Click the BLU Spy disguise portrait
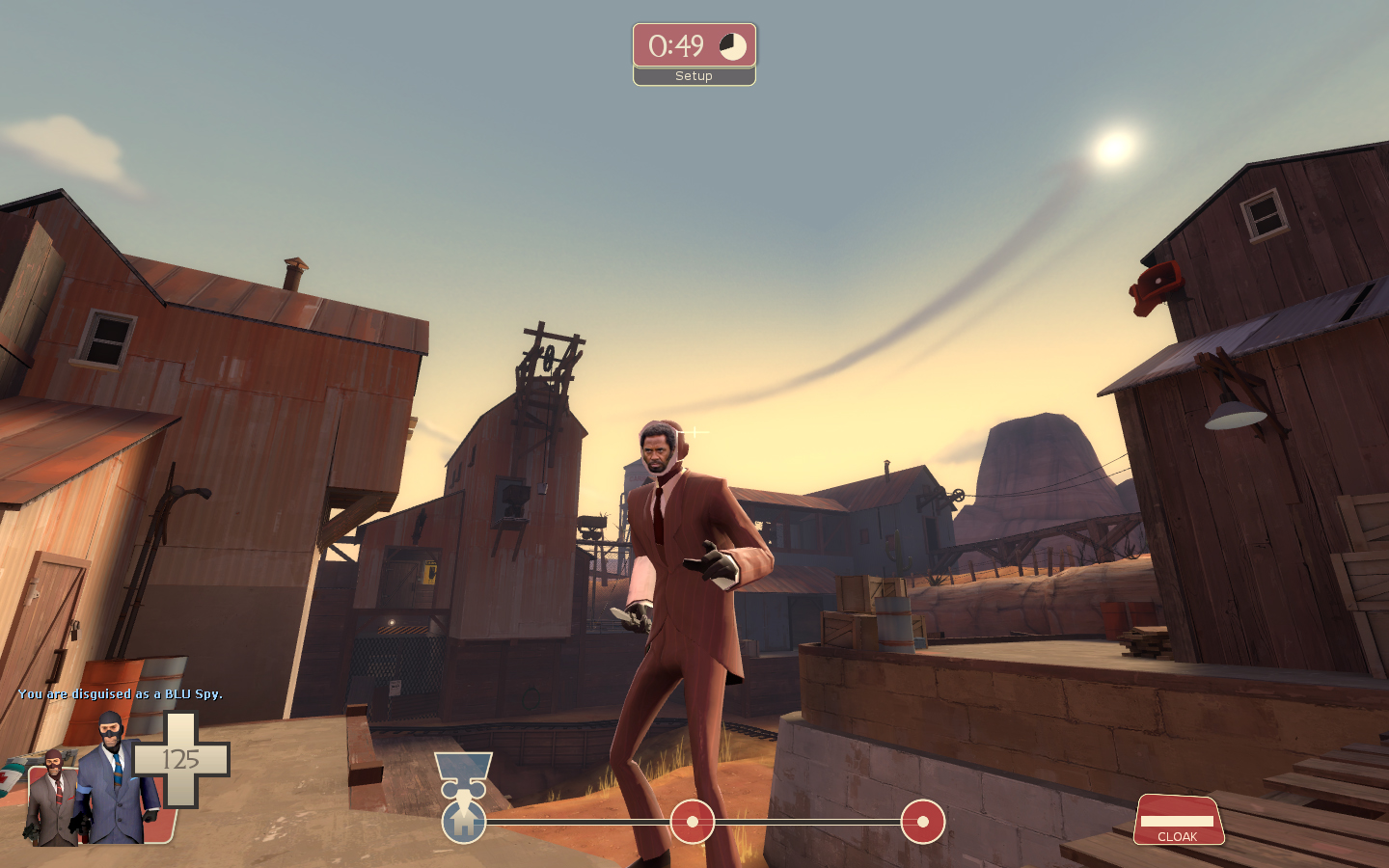The height and width of the screenshot is (868, 1389). tap(115, 779)
